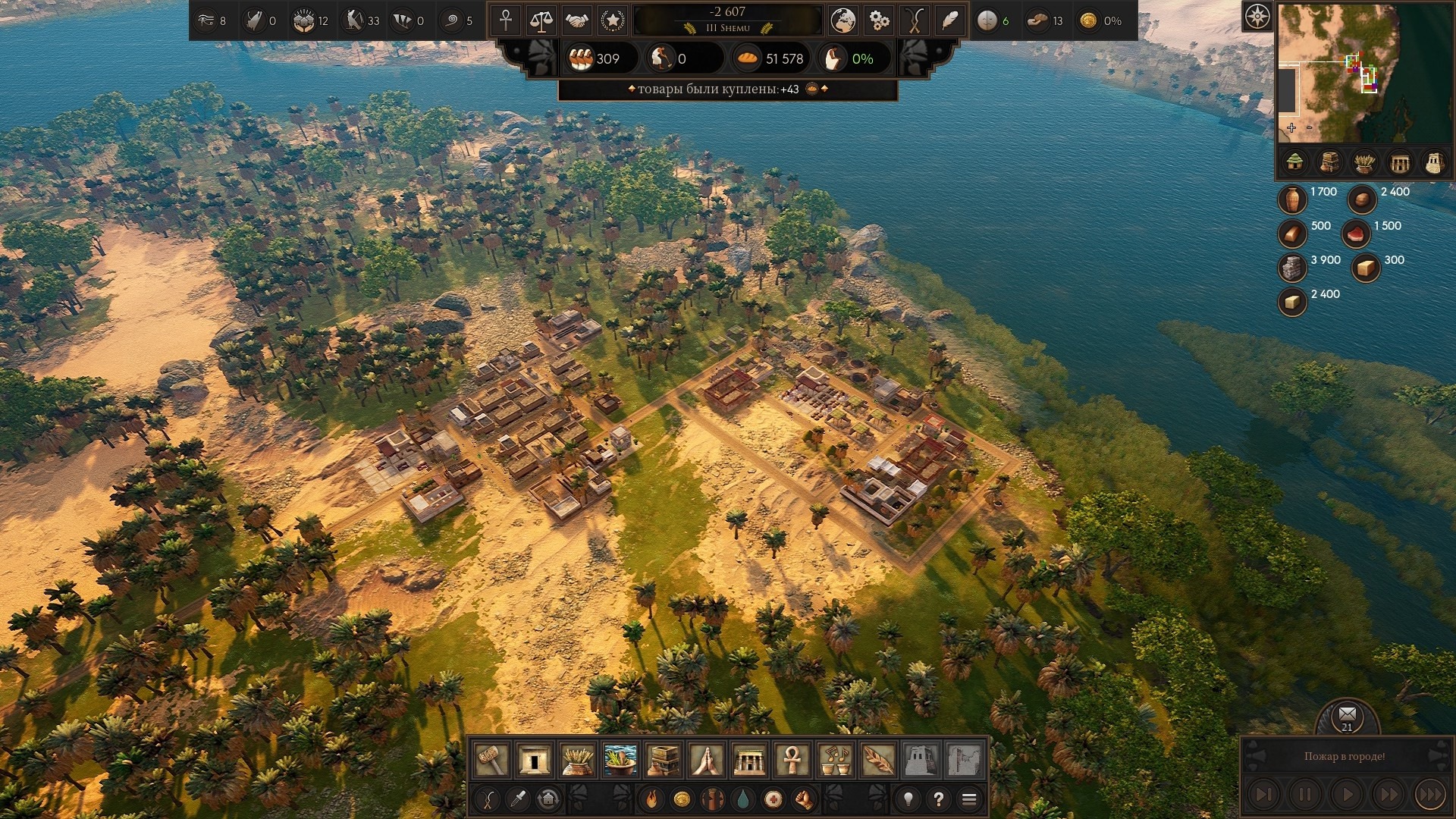
Task: Select the wheat basket filter below minimap
Action: click(1364, 162)
